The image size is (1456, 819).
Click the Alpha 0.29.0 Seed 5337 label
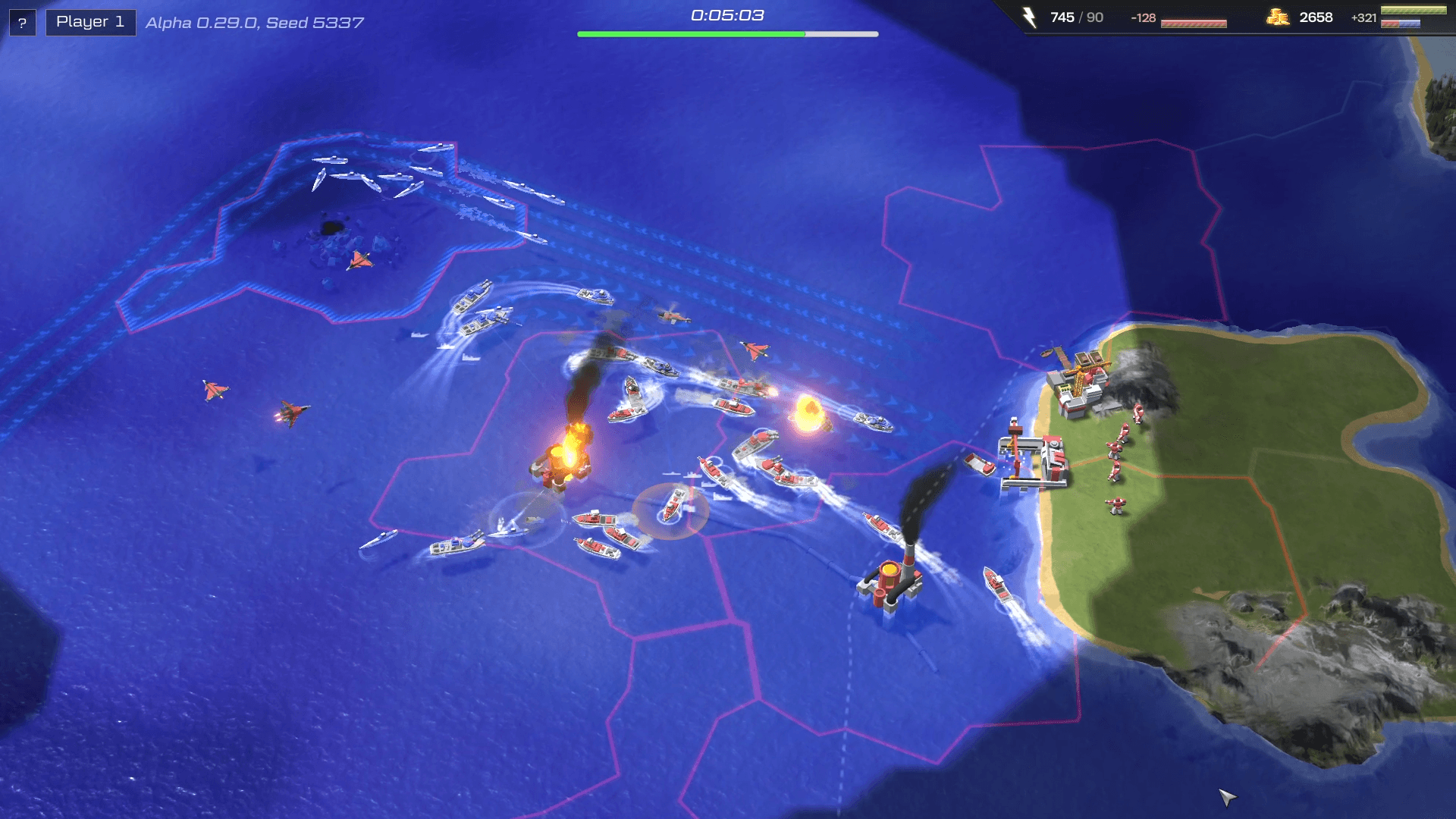click(x=254, y=23)
